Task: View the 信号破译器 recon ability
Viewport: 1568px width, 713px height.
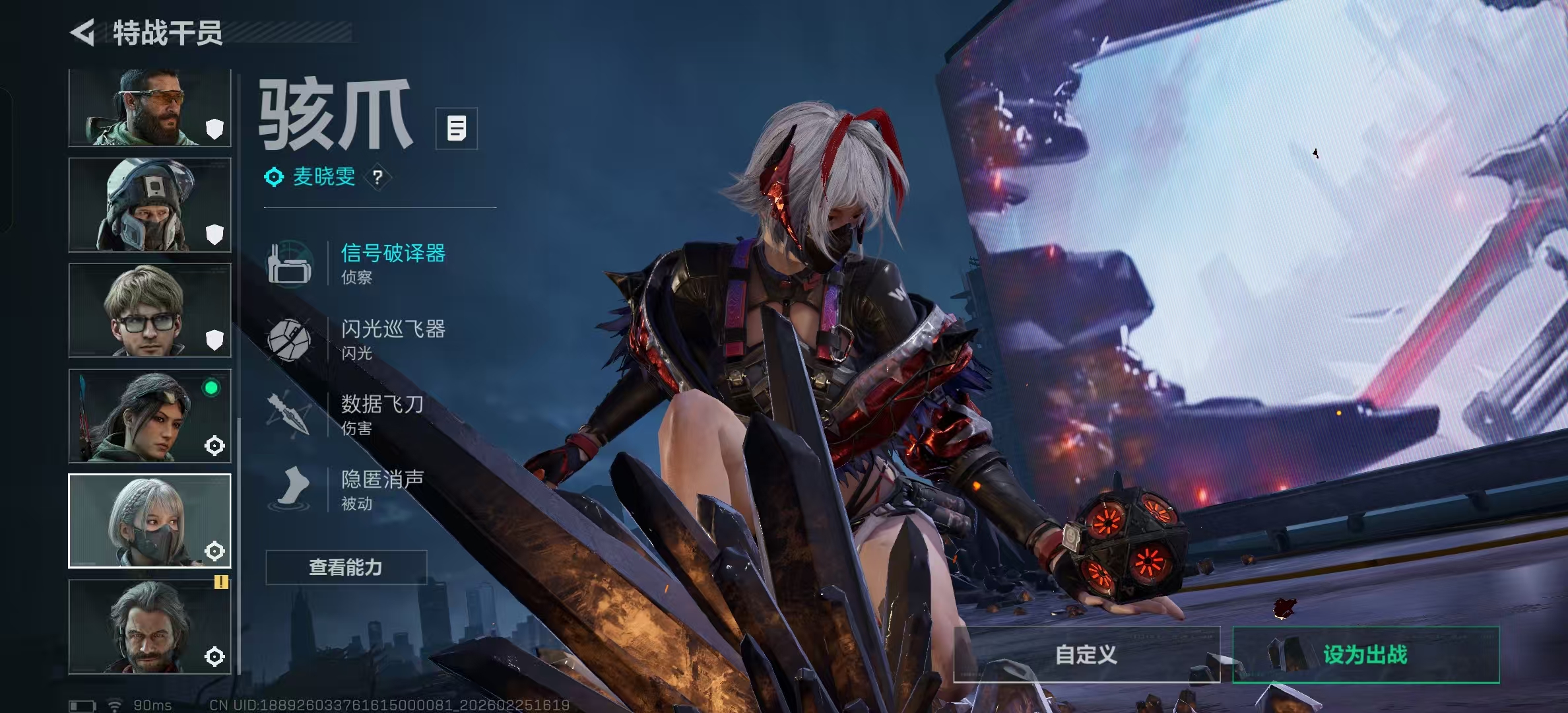Action: pos(392,263)
